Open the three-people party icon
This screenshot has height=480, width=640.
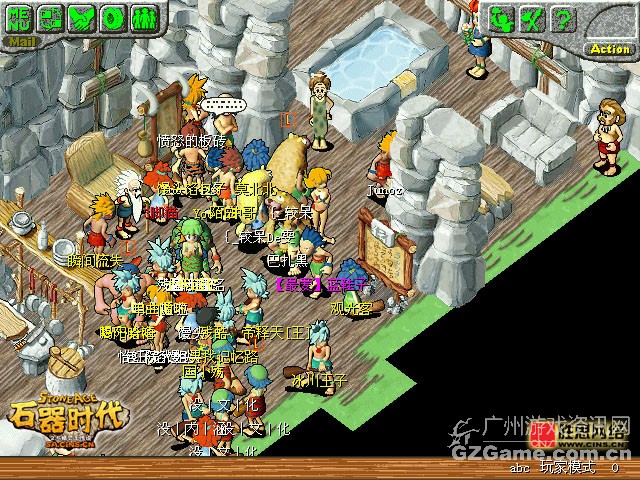[145, 17]
